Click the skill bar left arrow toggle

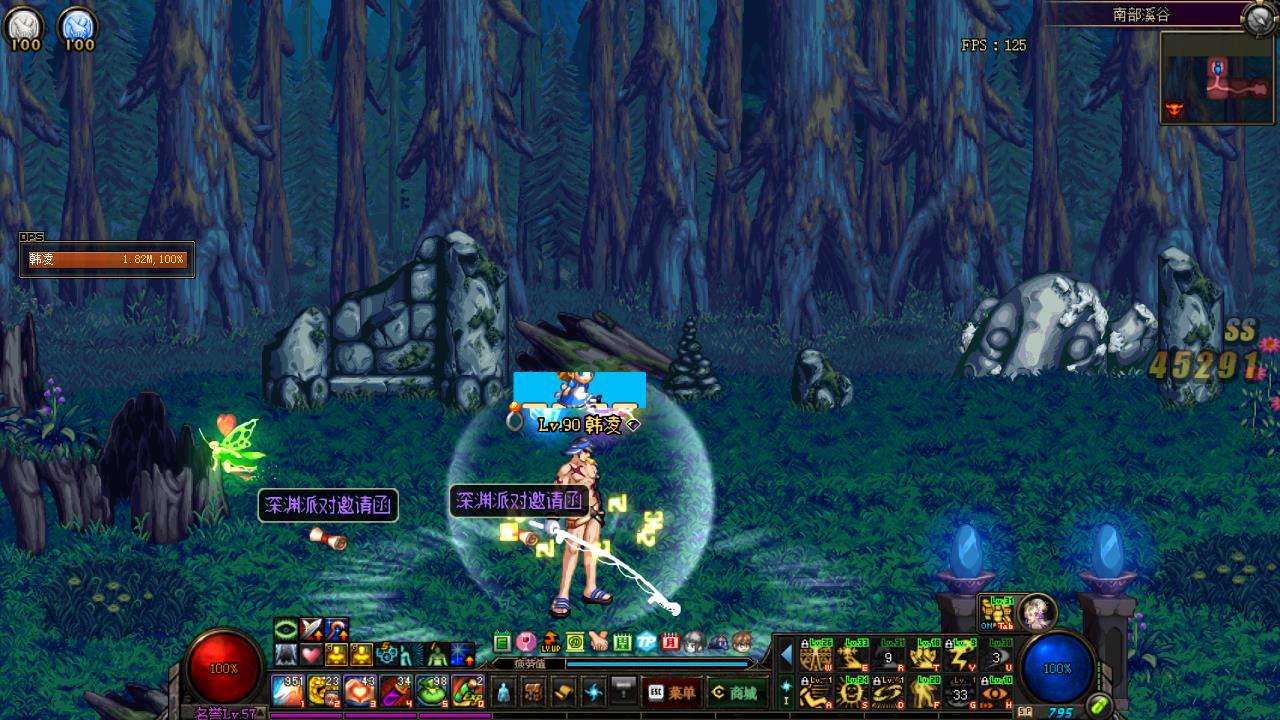click(x=787, y=655)
